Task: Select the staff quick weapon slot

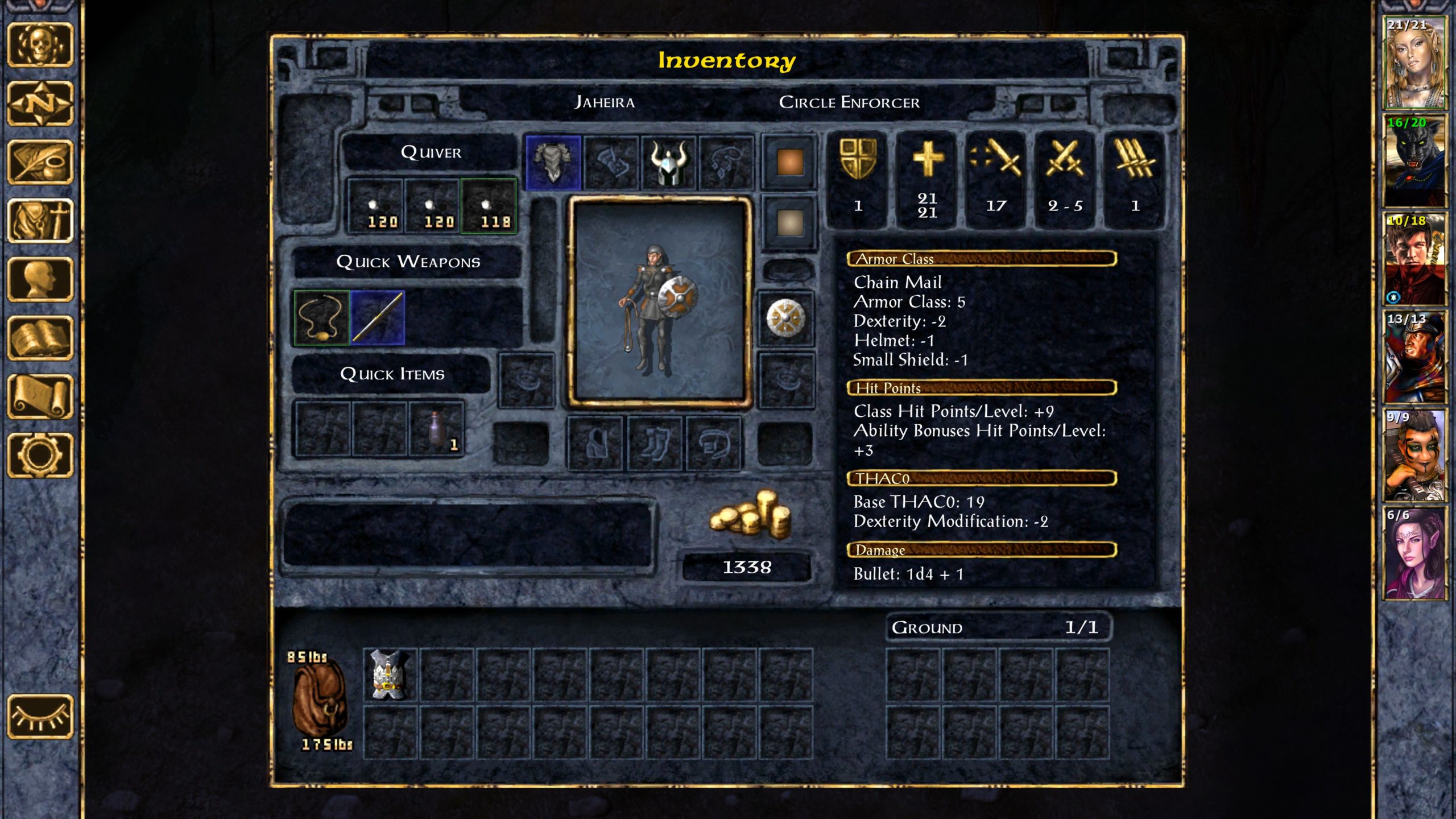Action: [378, 318]
